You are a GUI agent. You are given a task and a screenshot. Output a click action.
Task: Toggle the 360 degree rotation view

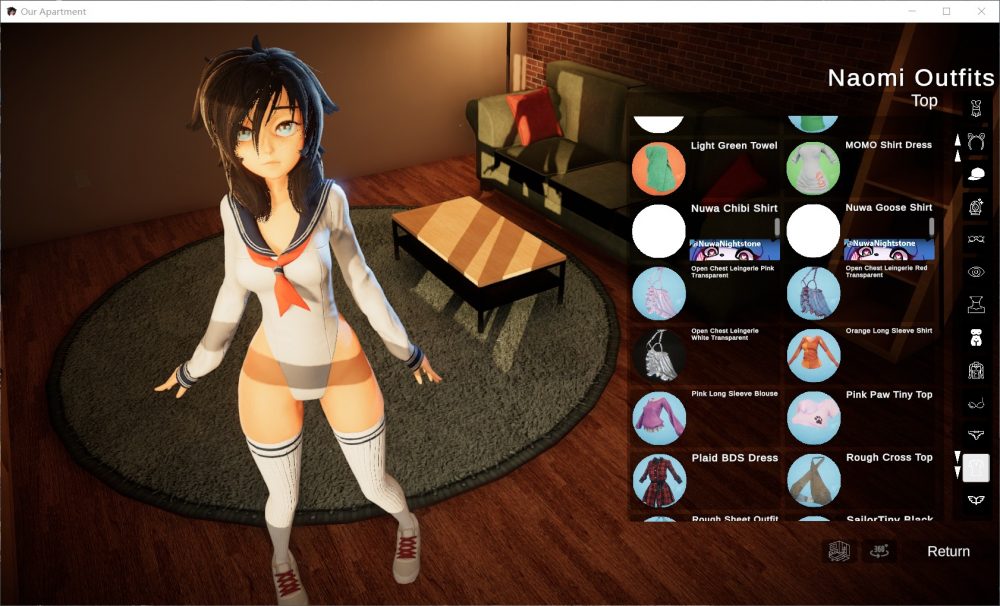tap(879, 551)
